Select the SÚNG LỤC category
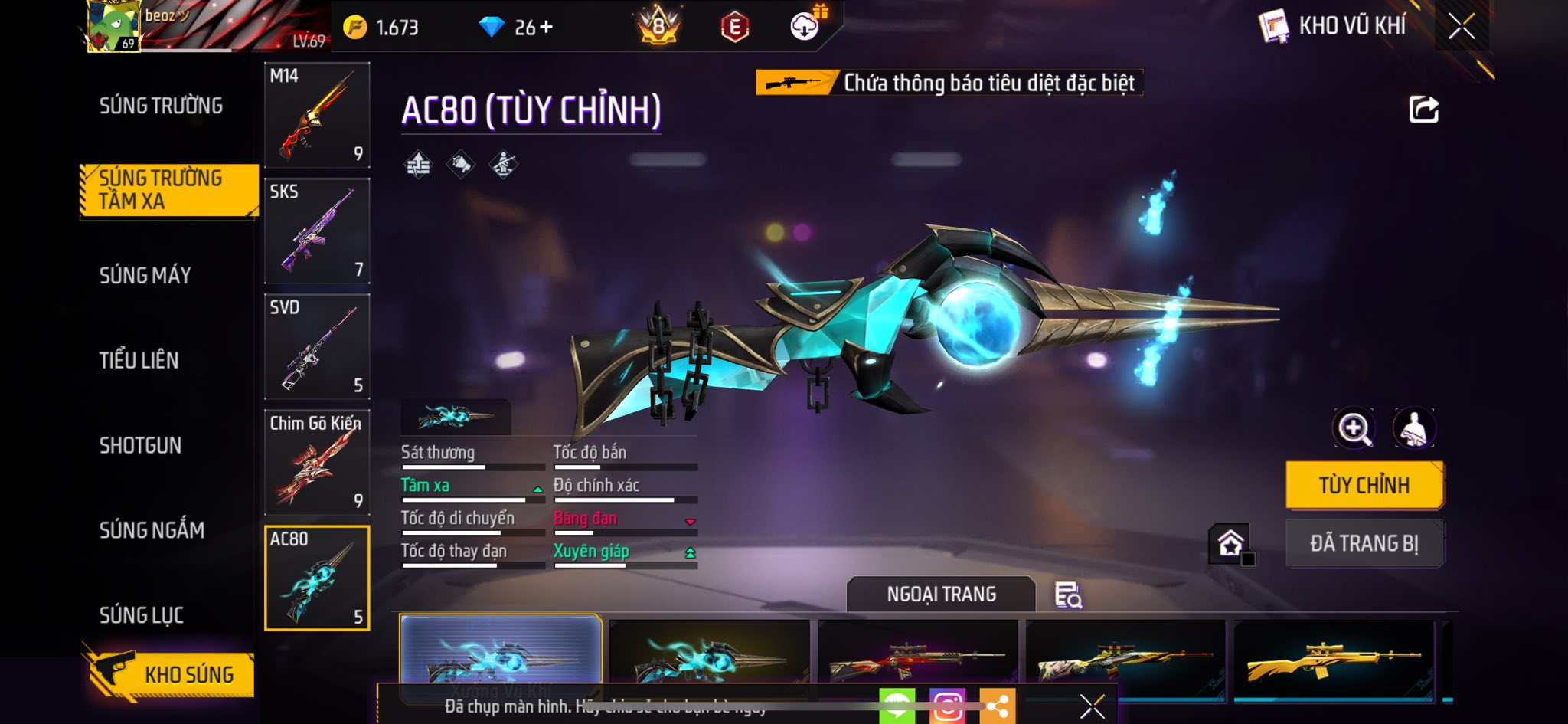 click(142, 614)
